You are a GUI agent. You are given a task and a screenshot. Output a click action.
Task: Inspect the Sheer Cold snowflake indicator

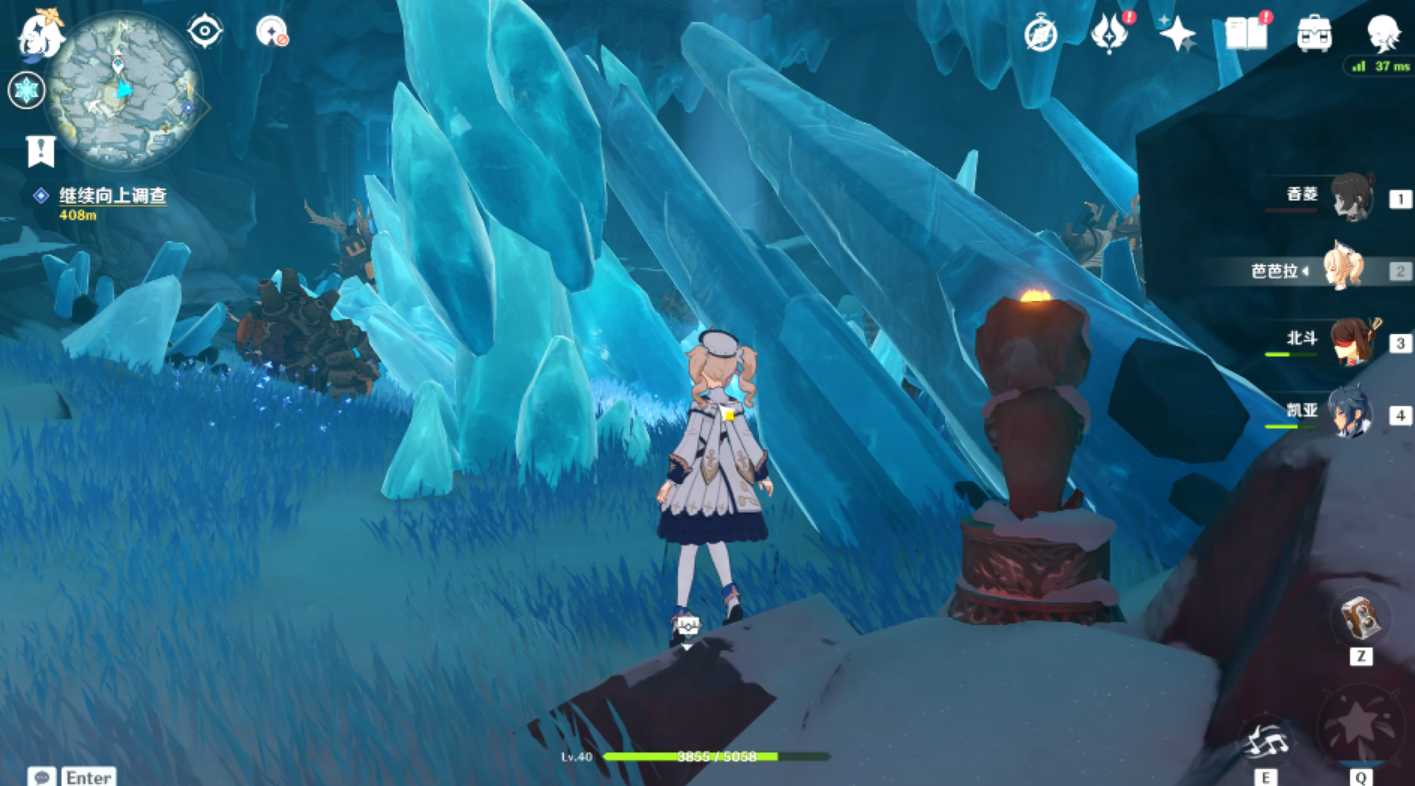pyautogui.click(x=26, y=90)
